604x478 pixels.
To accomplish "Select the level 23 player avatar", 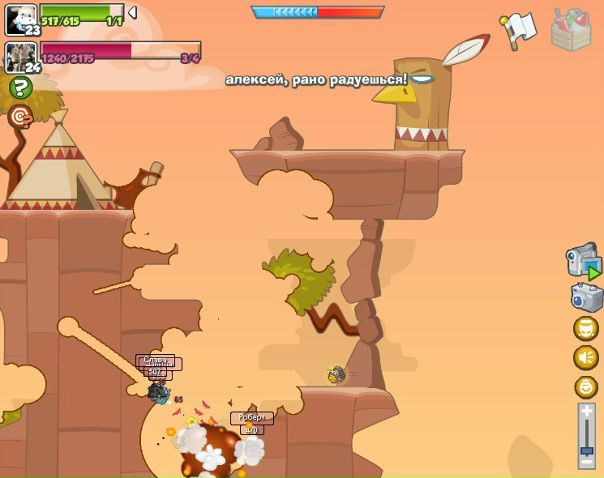I will coord(20,18).
